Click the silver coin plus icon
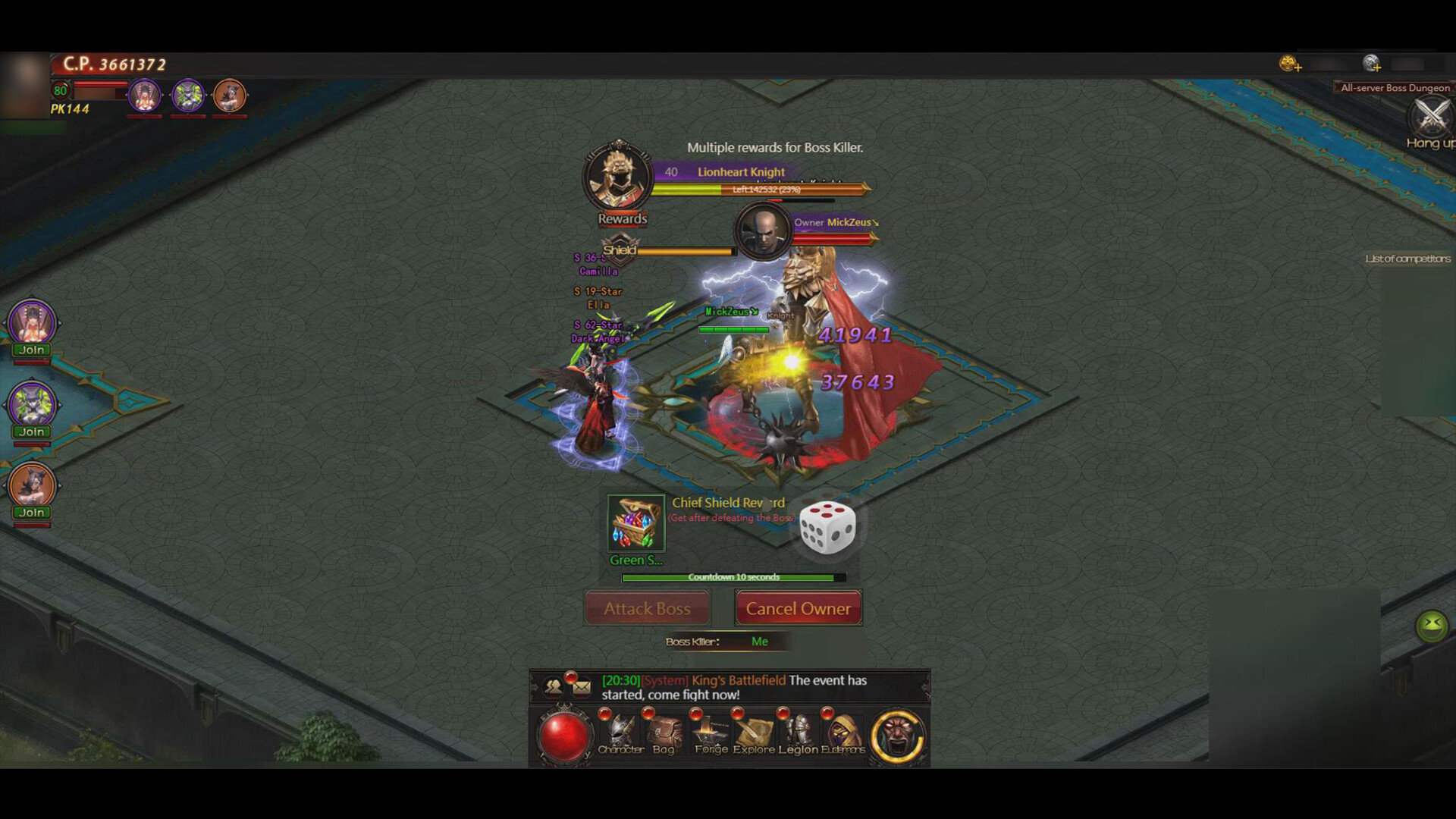1456x819 pixels. pos(1371,64)
